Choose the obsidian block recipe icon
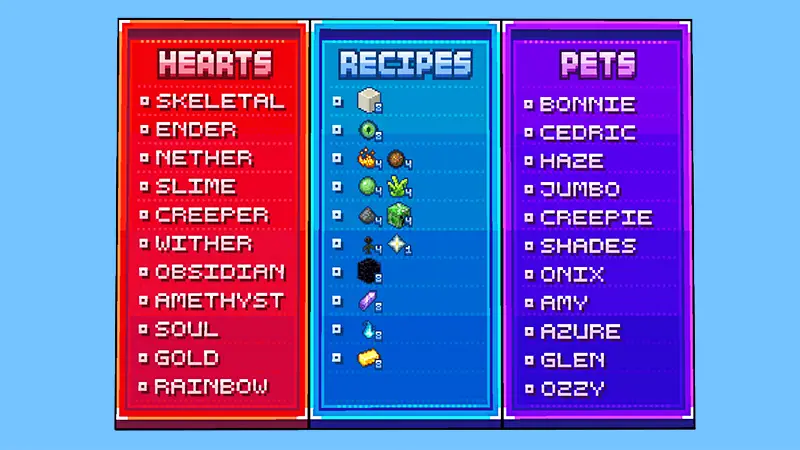This screenshot has height=450, width=800. point(369,271)
